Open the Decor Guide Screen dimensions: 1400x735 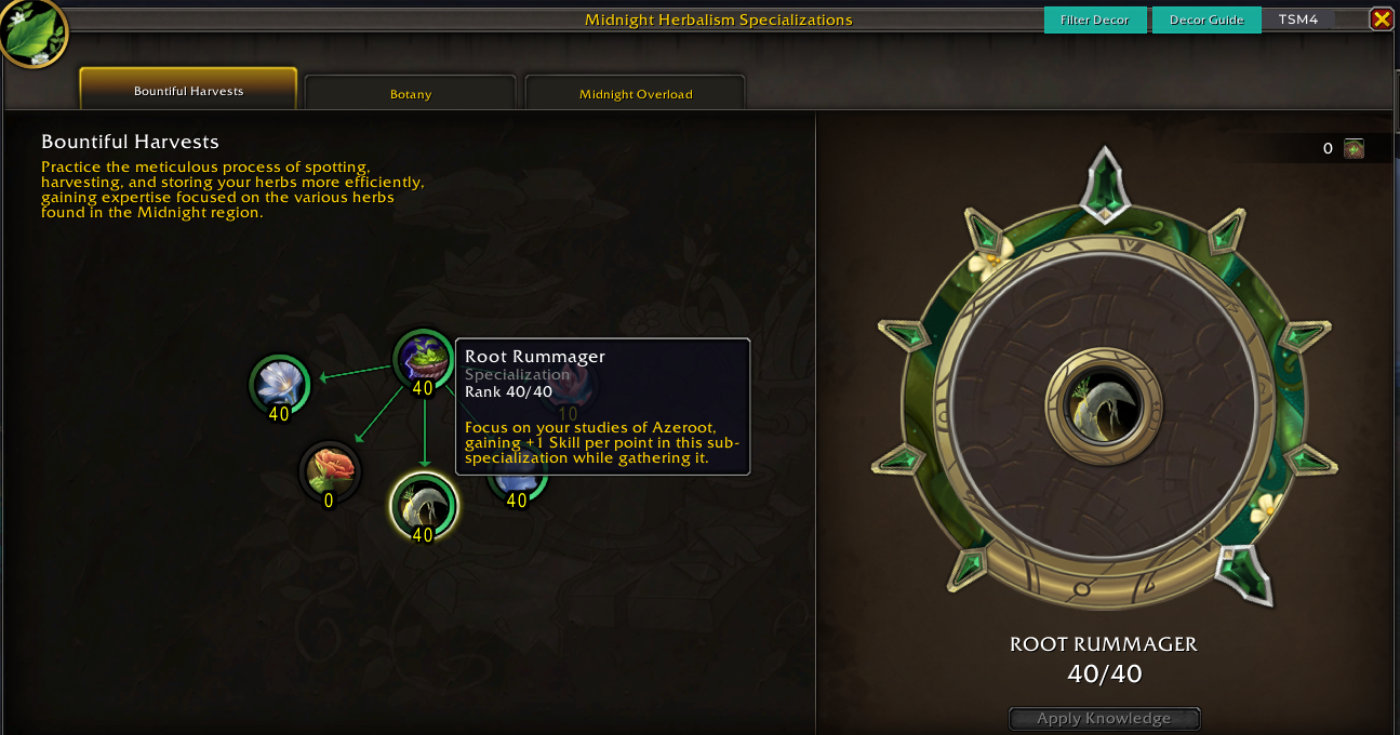[x=1206, y=20]
